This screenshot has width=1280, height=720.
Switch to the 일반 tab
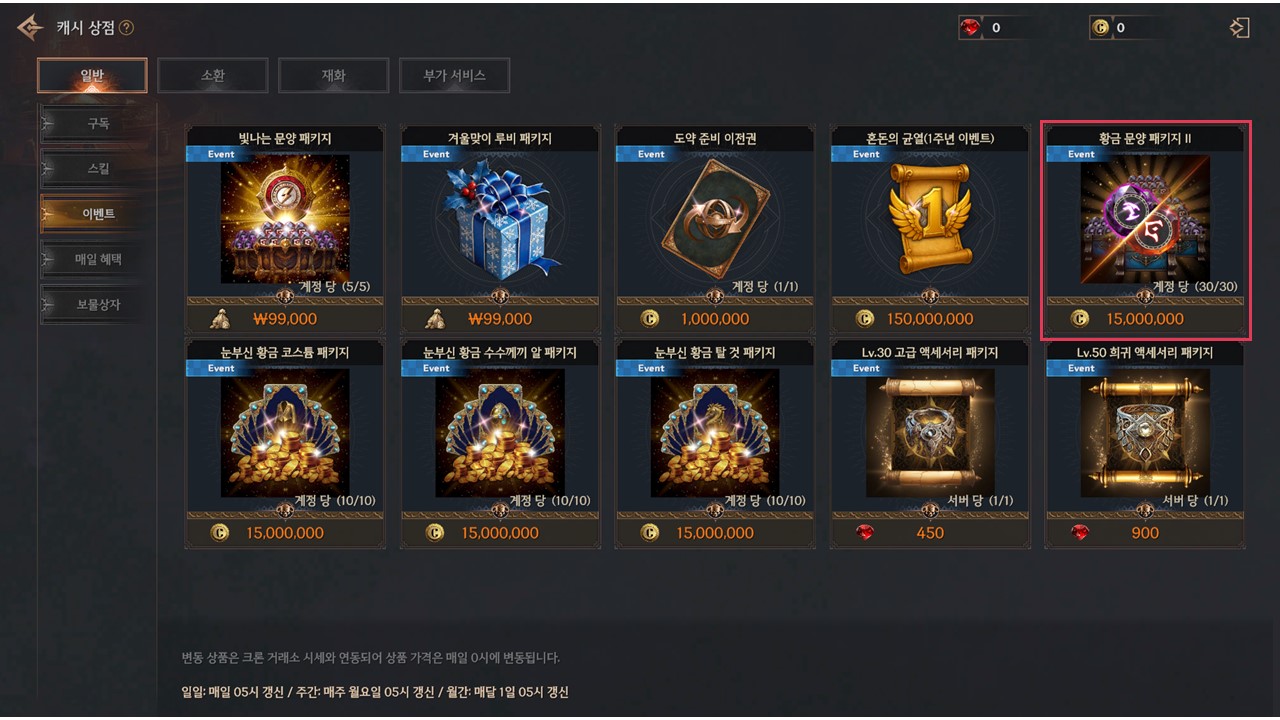92,75
